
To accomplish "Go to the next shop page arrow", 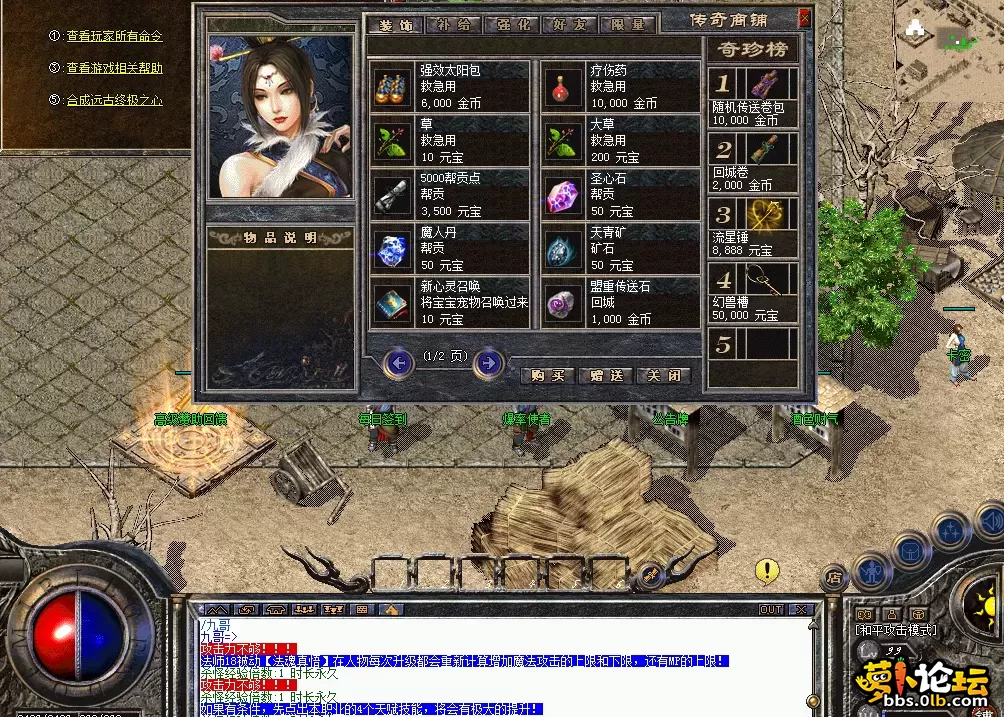I will 487,362.
